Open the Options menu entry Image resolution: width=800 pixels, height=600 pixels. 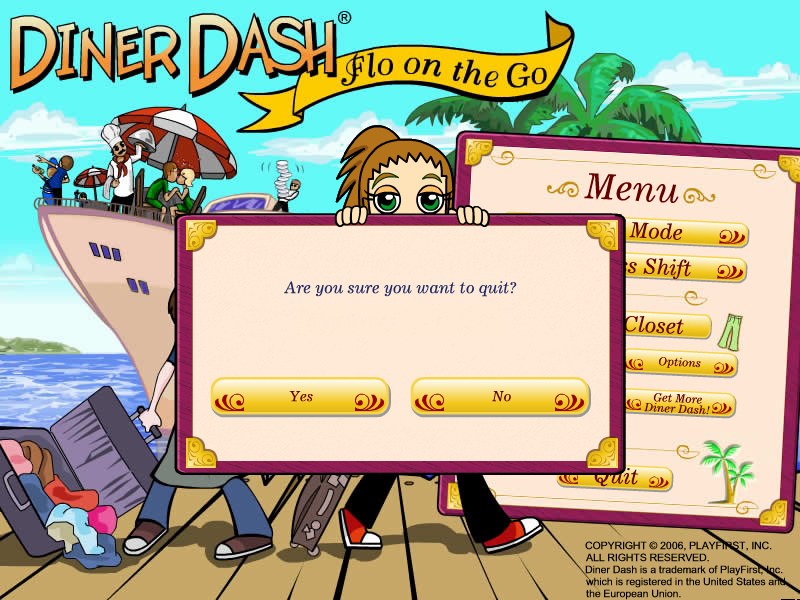pyautogui.click(x=681, y=363)
